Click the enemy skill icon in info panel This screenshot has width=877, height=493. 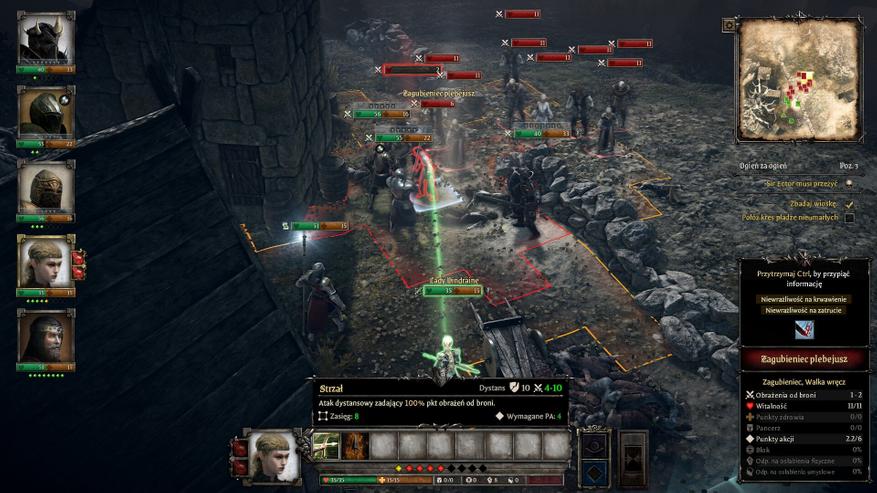point(804,329)
